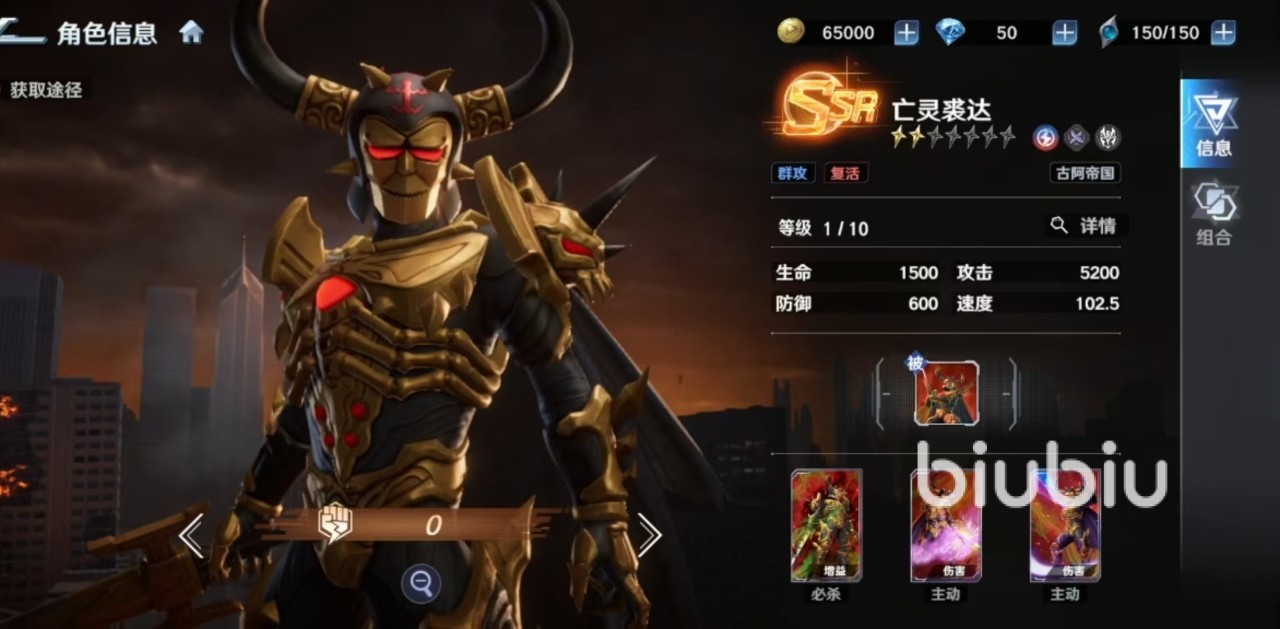Viewport: 1280px width, 629px height.
Task: Click the magnifier zoom-out button
Action: (x=421, y=584)
